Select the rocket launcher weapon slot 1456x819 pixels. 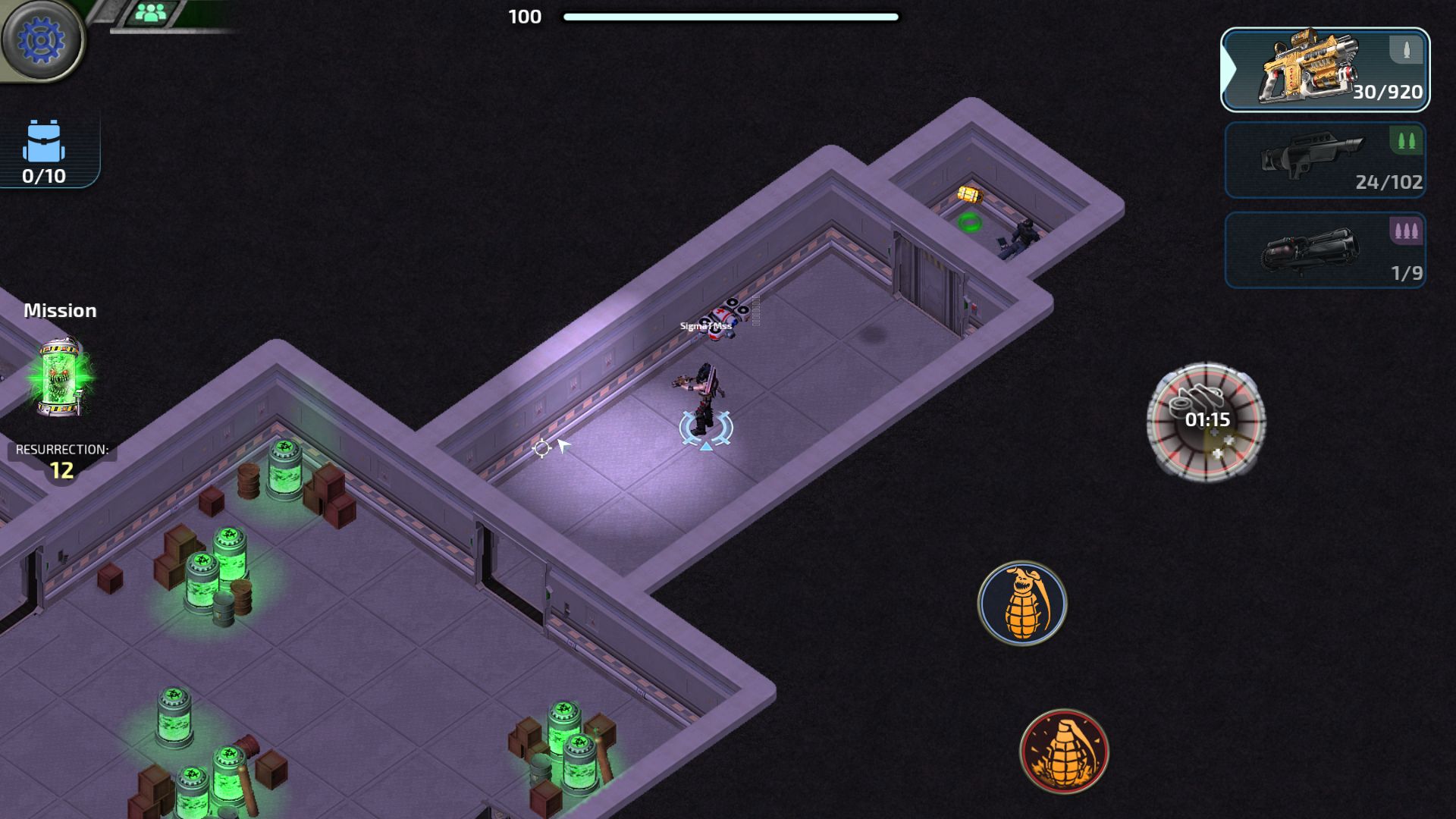(1325, 250)
